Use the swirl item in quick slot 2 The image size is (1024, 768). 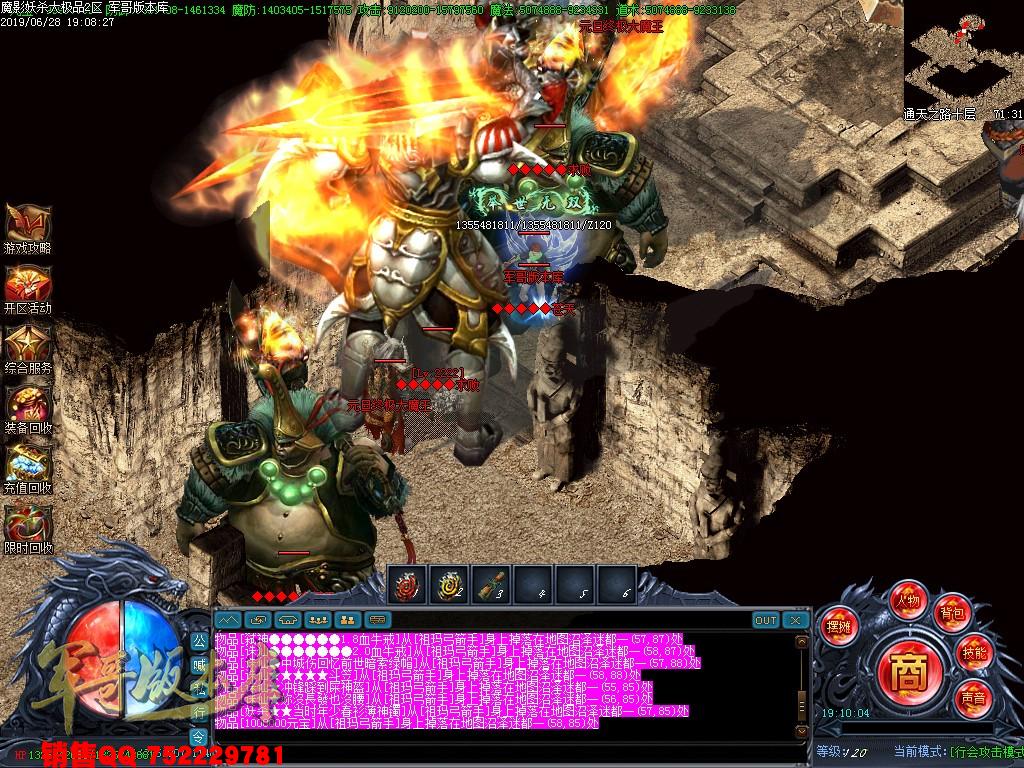(x=449, y=585)
